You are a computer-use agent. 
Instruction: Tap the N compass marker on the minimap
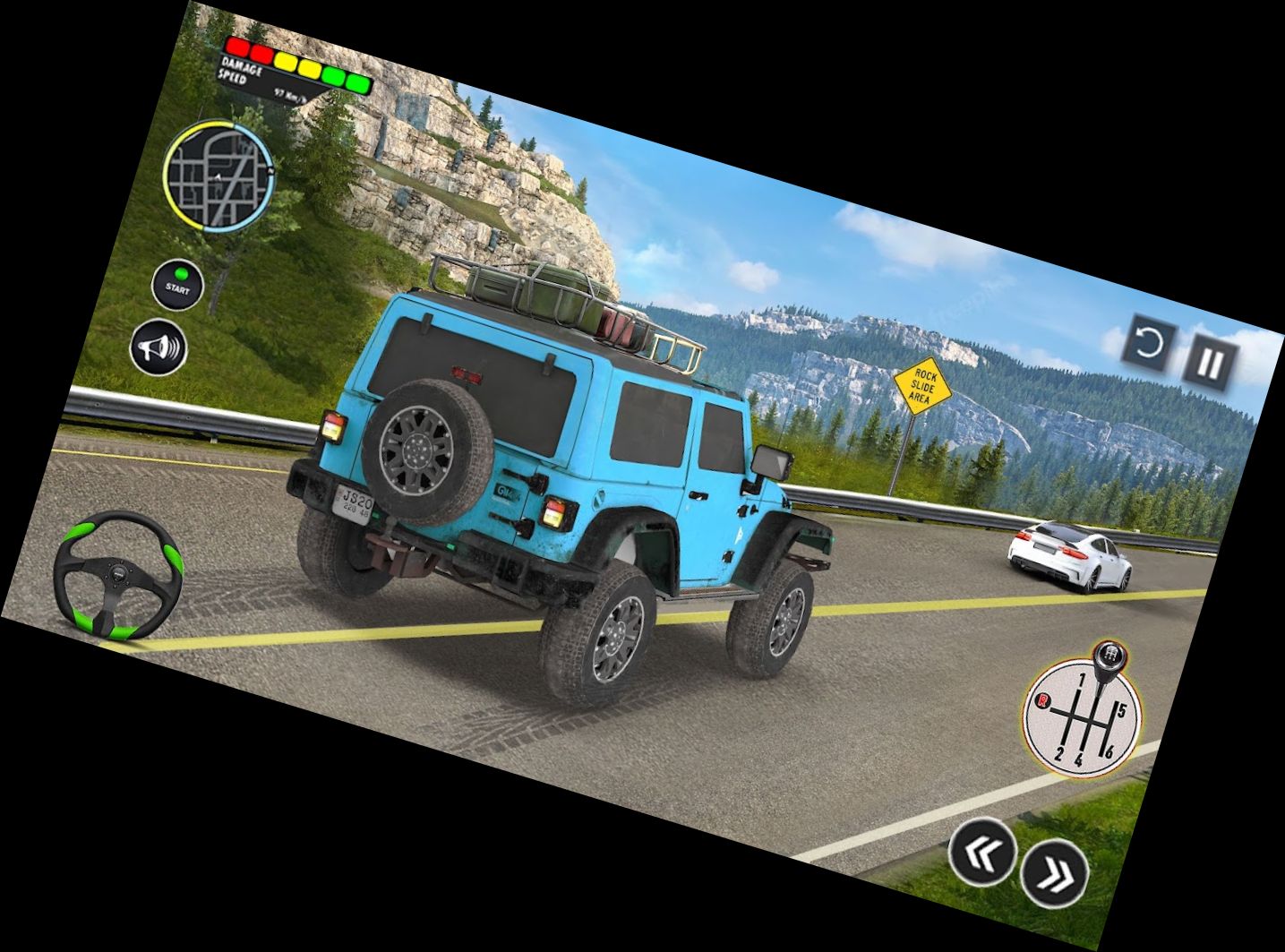270,170
